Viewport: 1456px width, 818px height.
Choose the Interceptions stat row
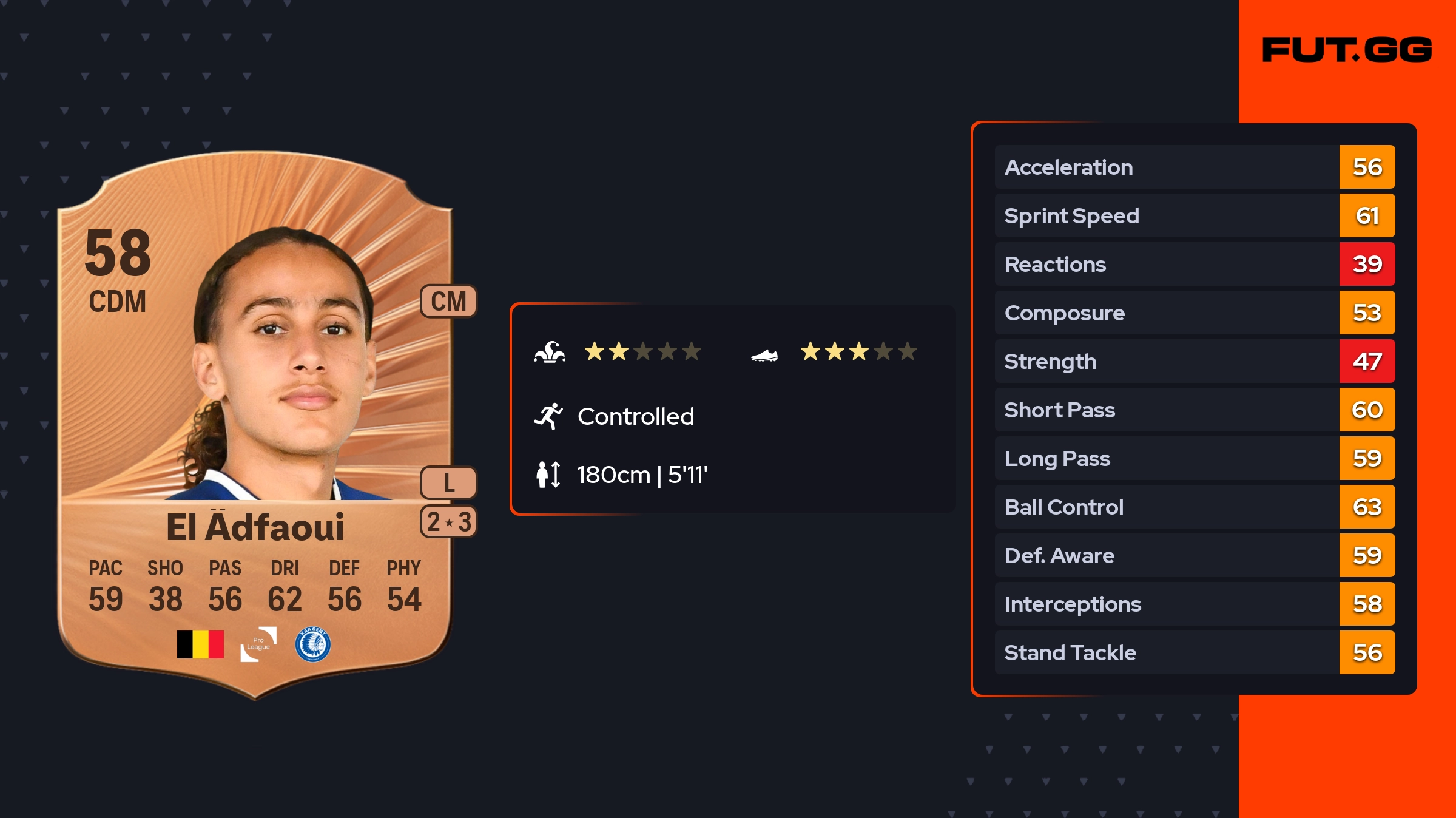1194,604
